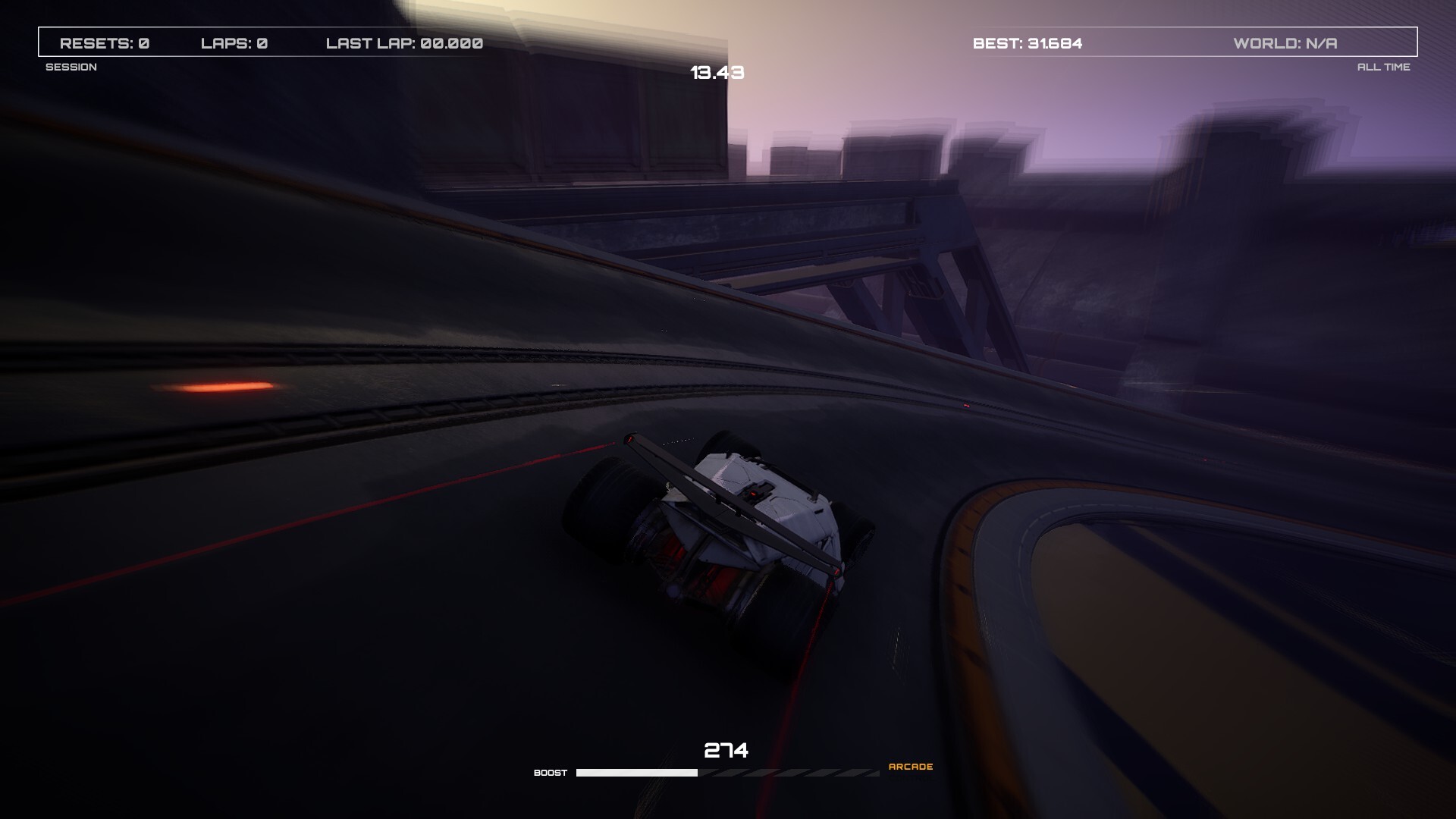1456x819 pixels.
Task: Click the BOOST label
Action: [x=551, y=772]
